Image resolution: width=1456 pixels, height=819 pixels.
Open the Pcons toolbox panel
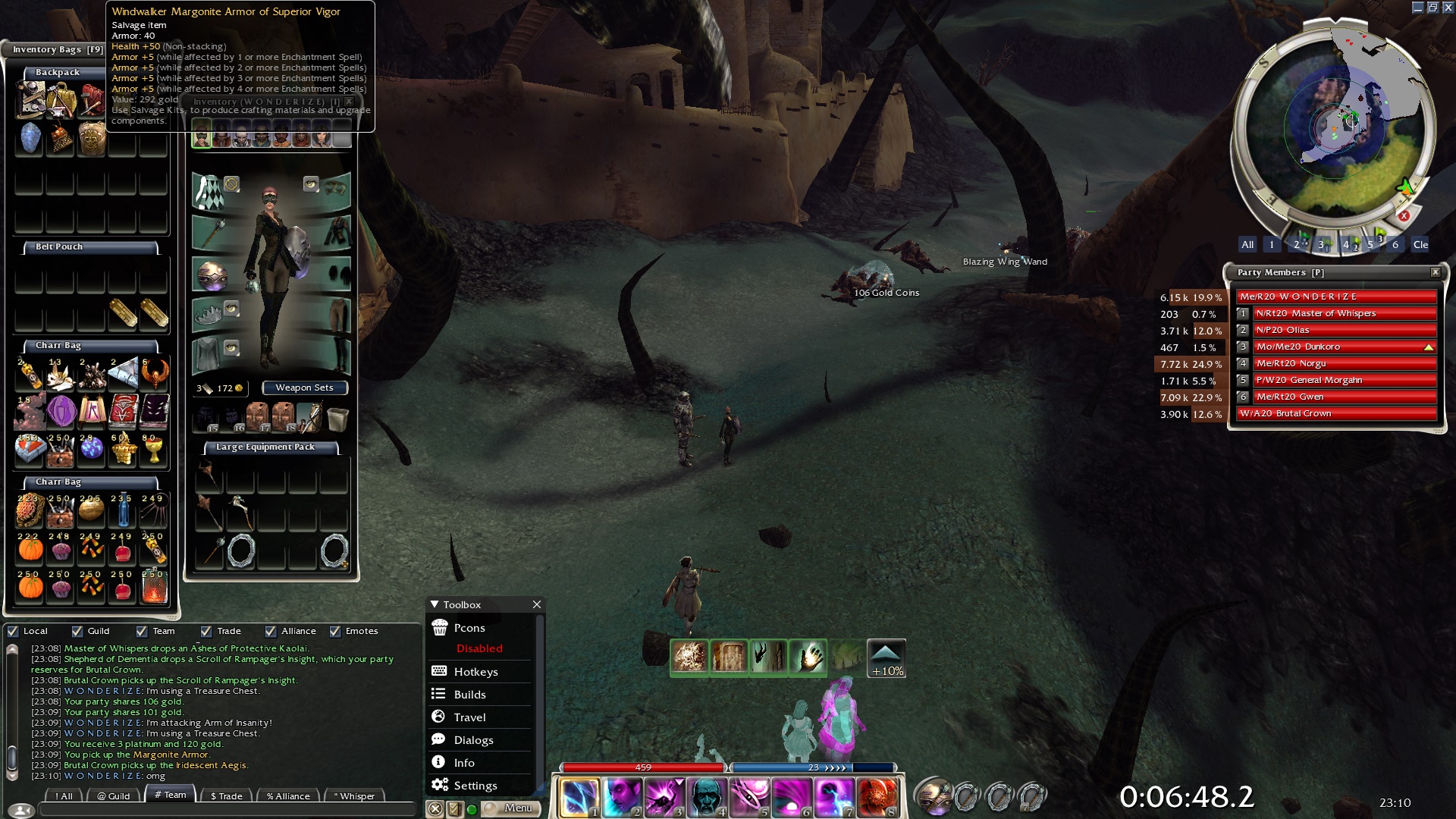[x=469, y=628]
